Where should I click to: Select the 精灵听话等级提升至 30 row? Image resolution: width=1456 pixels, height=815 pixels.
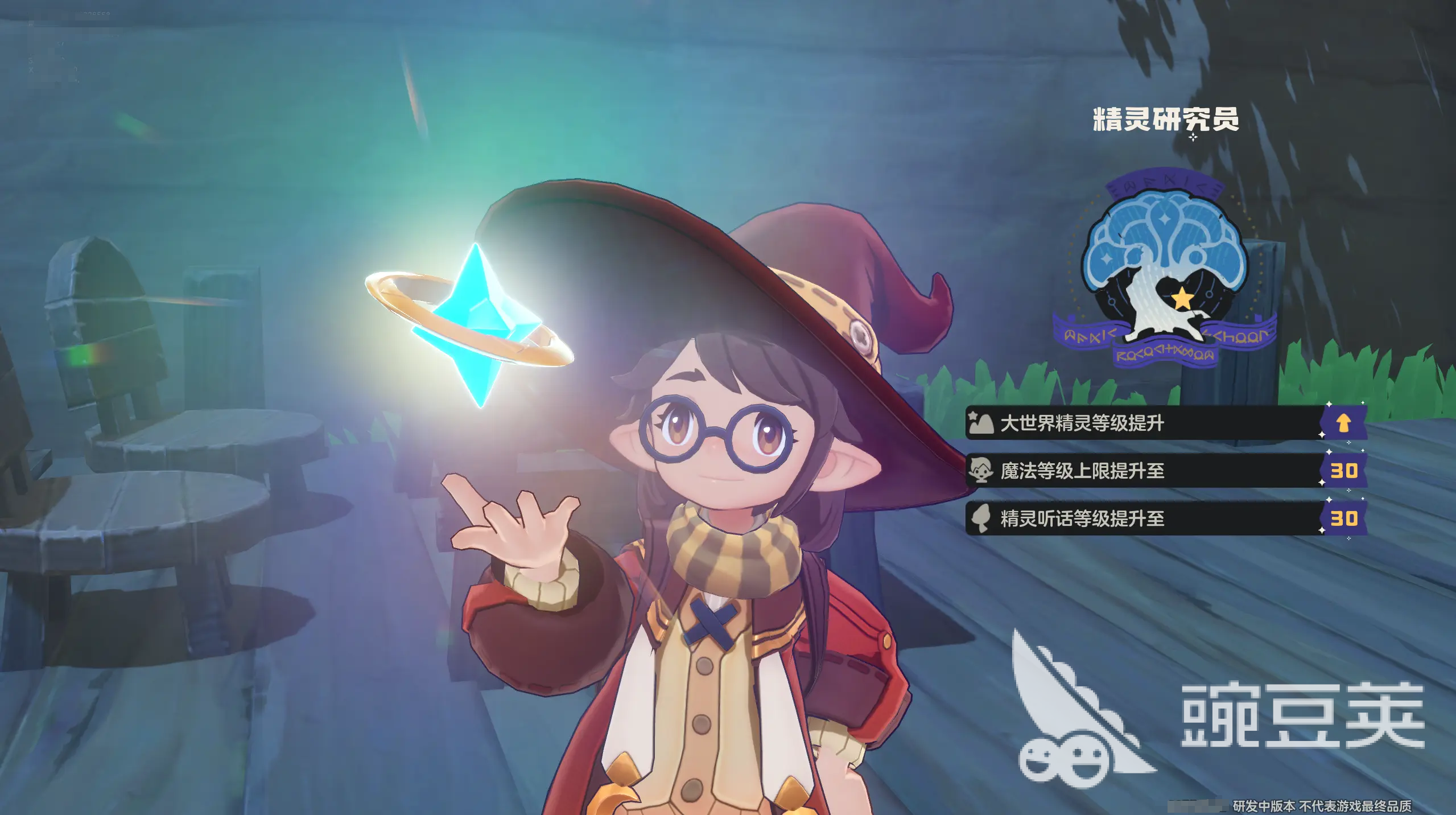coord(1165,518)
